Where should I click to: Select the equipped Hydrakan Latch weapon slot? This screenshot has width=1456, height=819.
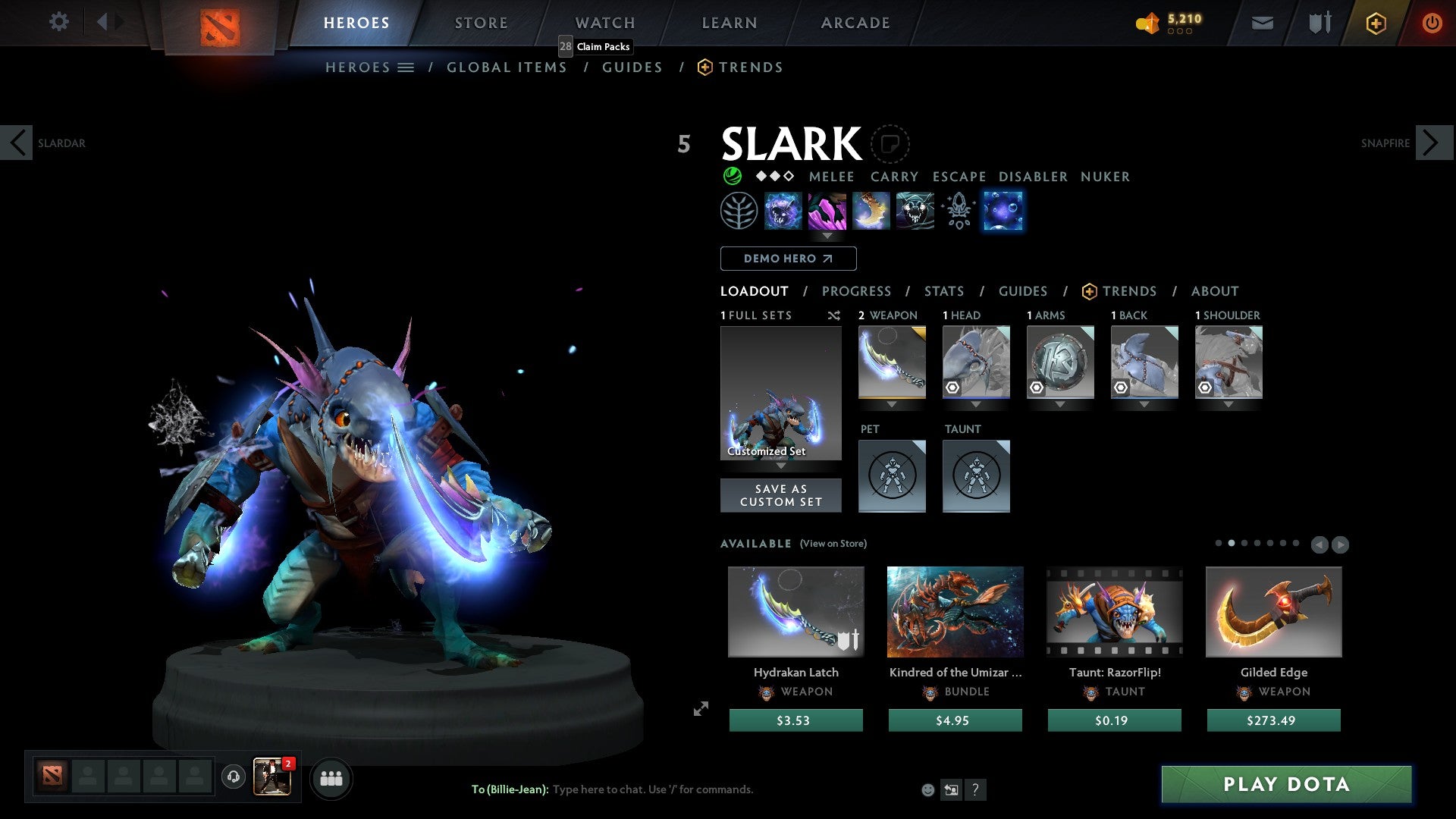pyautogui.click(x=892, y=362)
